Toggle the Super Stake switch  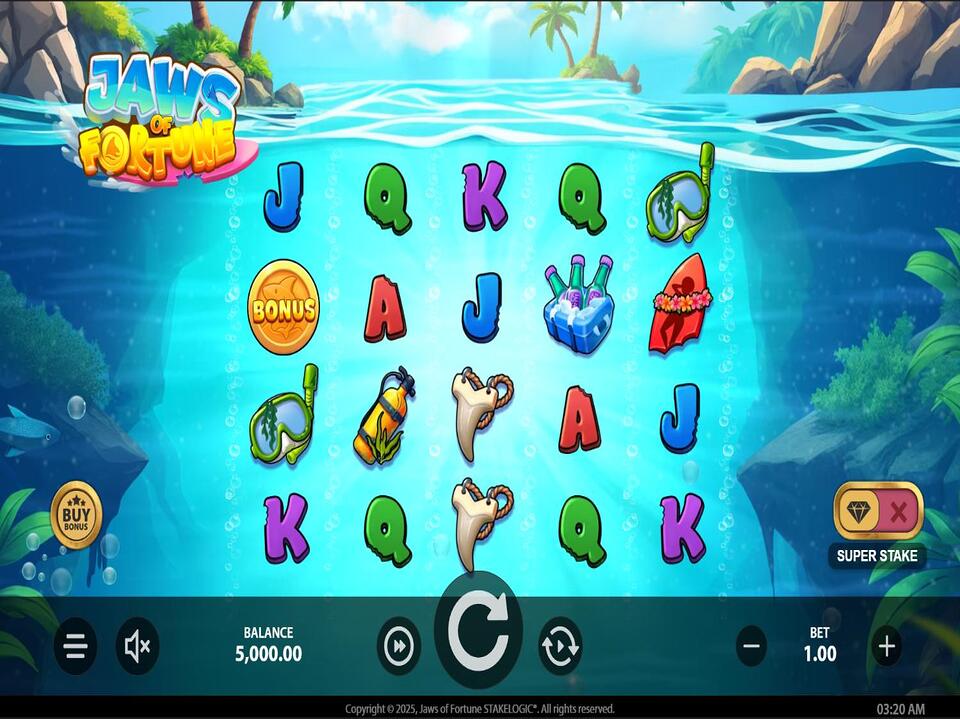coord(878,512)
